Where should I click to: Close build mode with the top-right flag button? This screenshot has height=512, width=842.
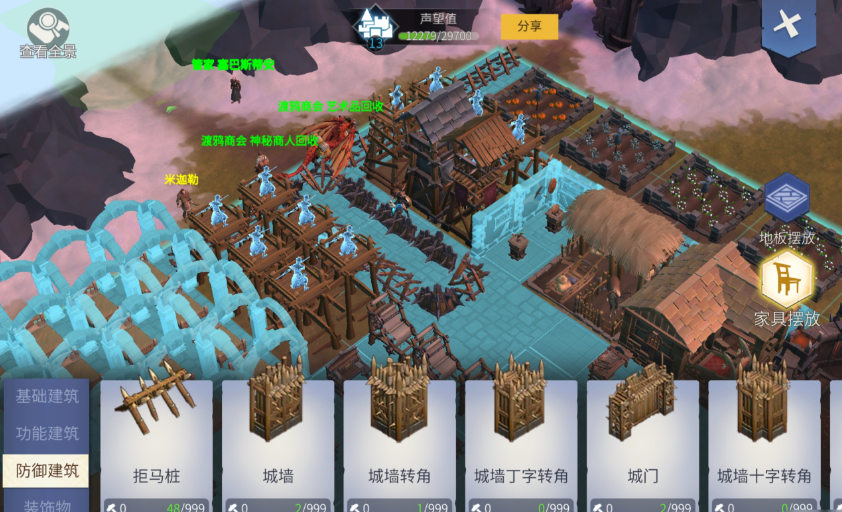click(x=788, y=25)
